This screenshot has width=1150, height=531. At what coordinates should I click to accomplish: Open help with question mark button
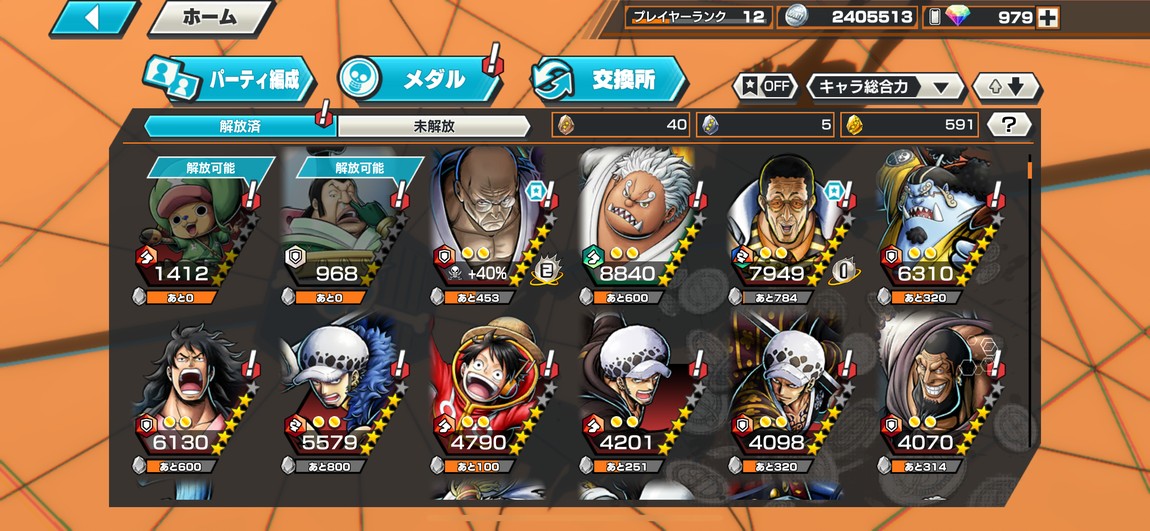(x=1009, y=125)
